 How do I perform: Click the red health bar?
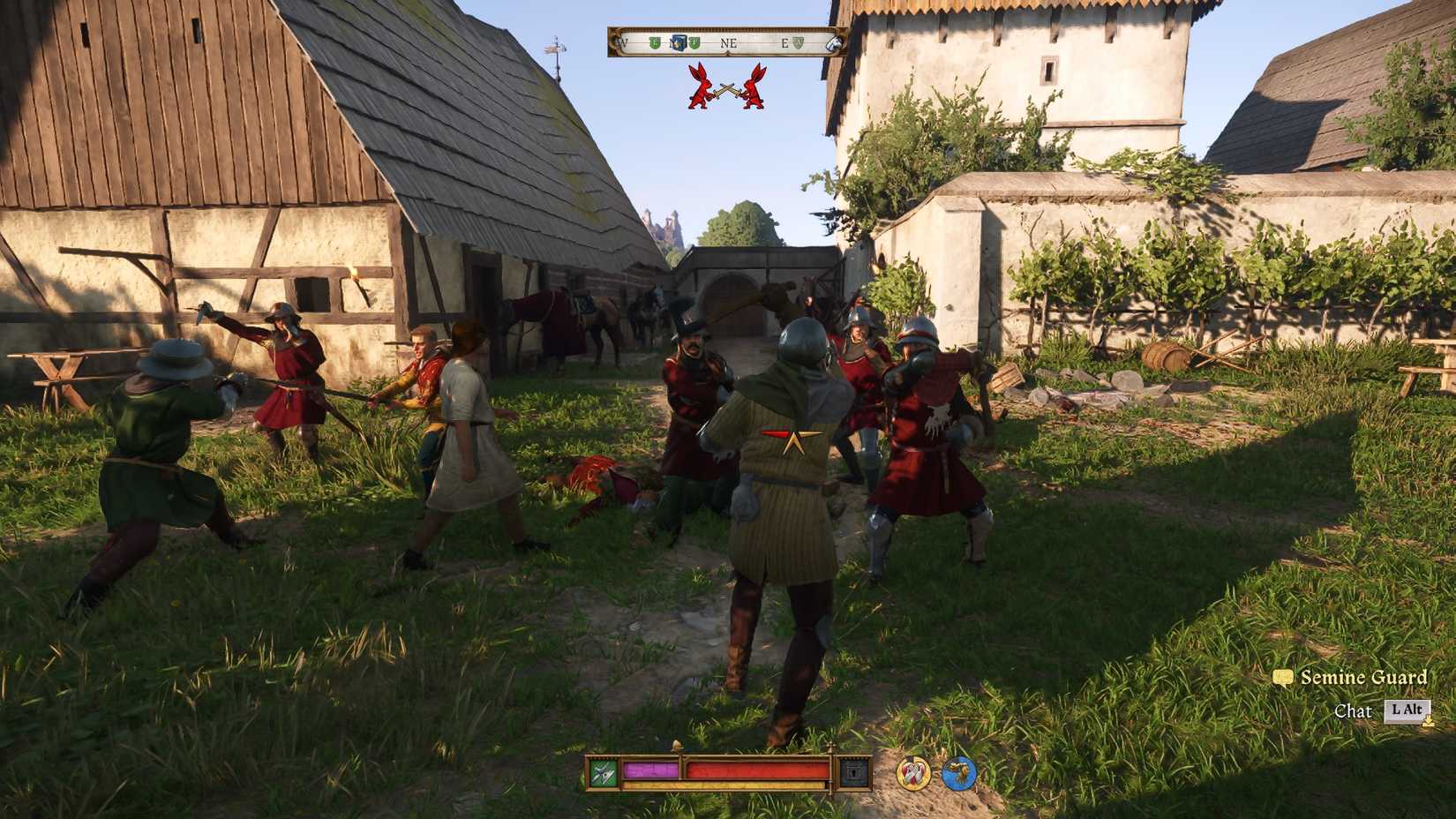coord(754,769)
